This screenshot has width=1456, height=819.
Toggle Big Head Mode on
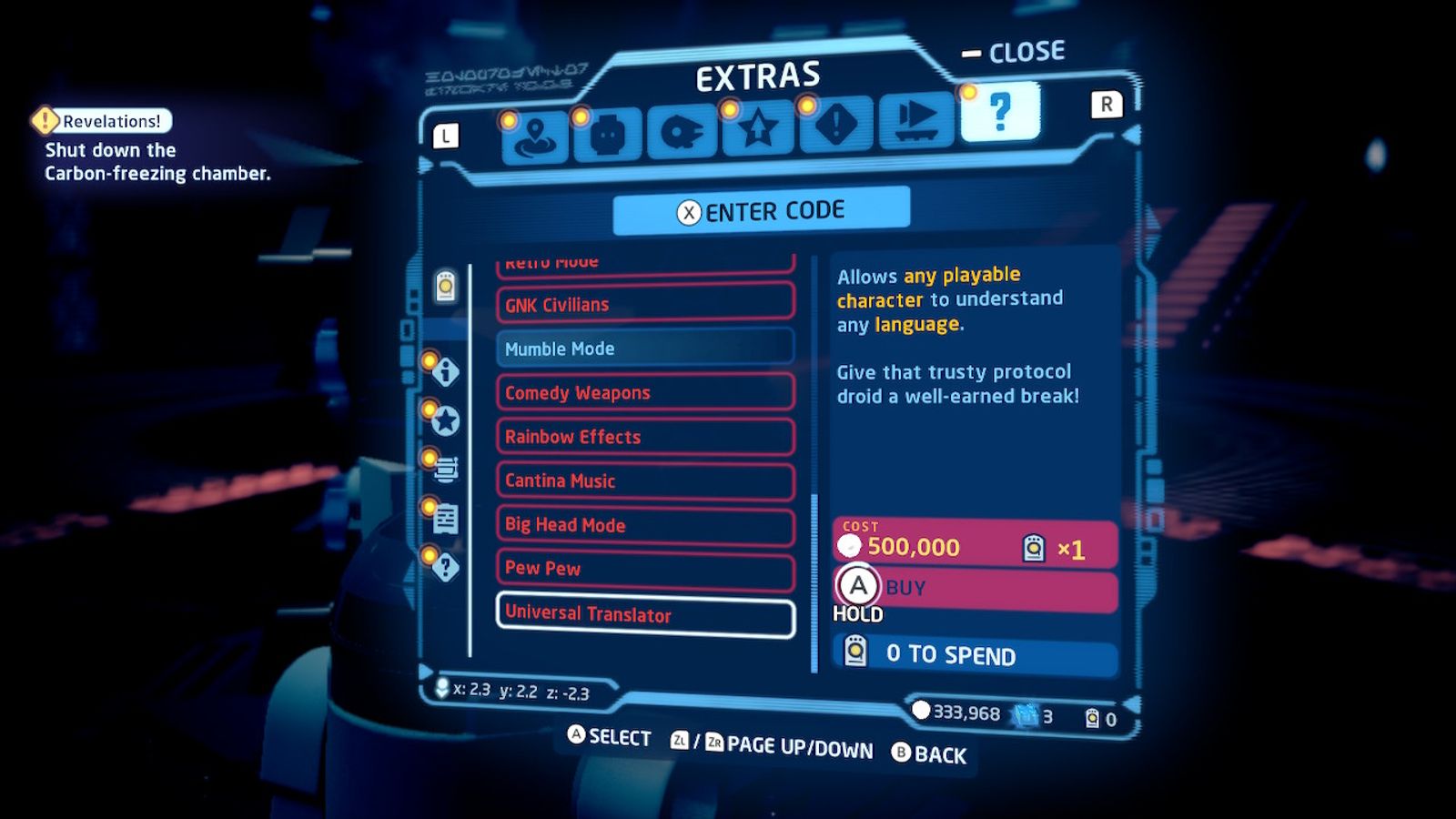645,525
